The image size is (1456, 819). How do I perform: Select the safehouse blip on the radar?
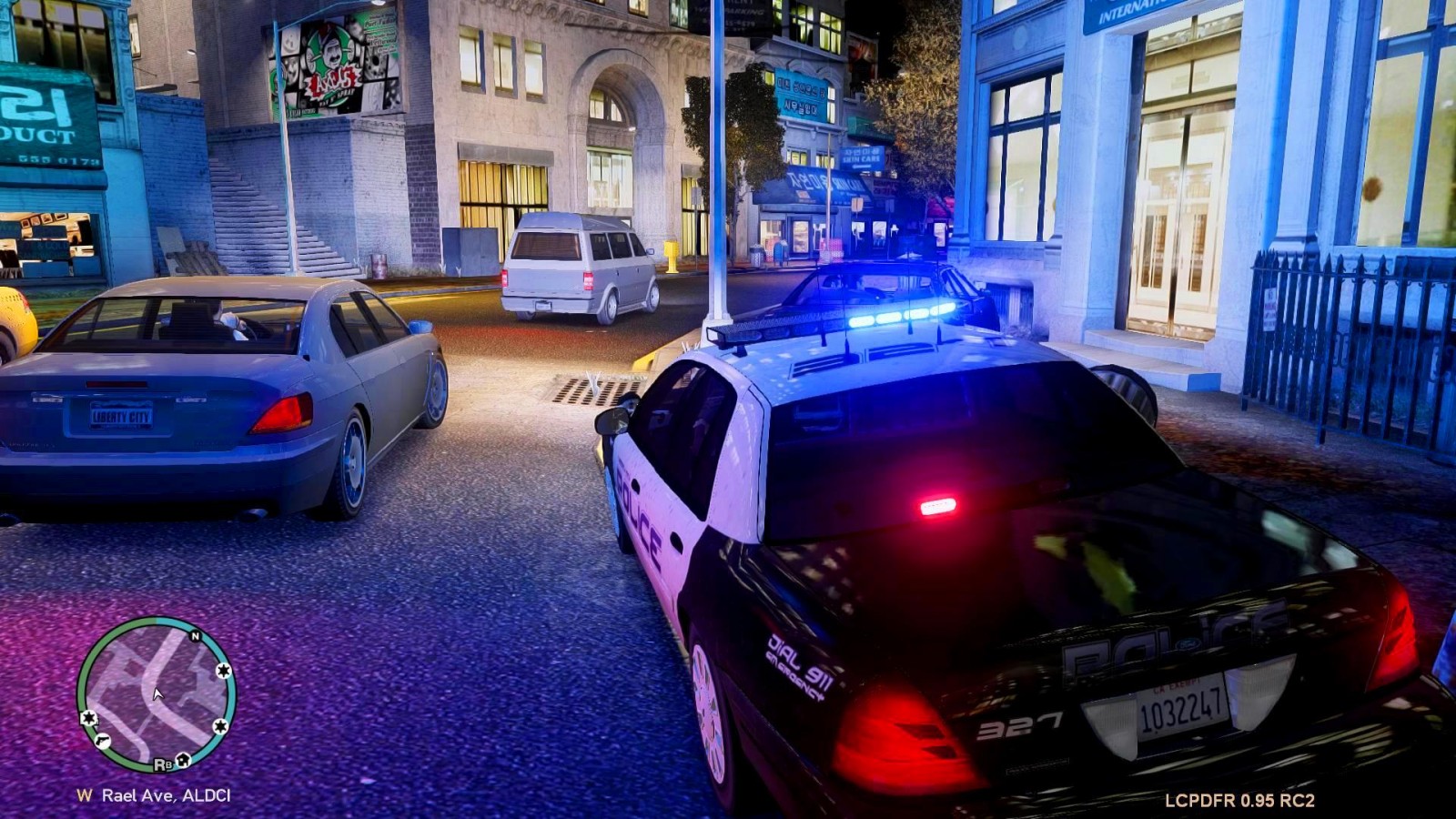[x=184, y=759]
